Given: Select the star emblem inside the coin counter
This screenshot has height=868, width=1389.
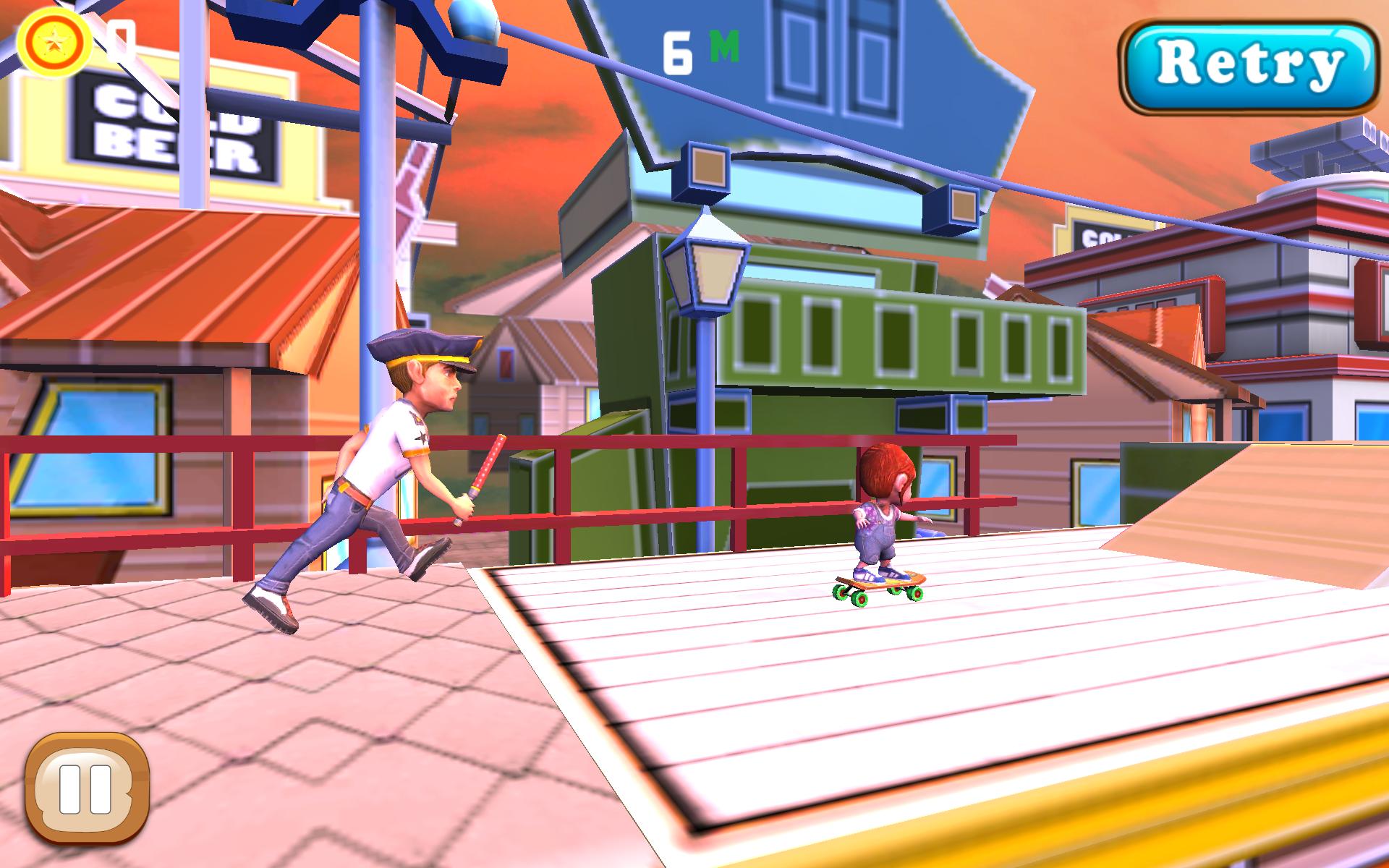Looking at the screenshot, I should click(54, 40).
